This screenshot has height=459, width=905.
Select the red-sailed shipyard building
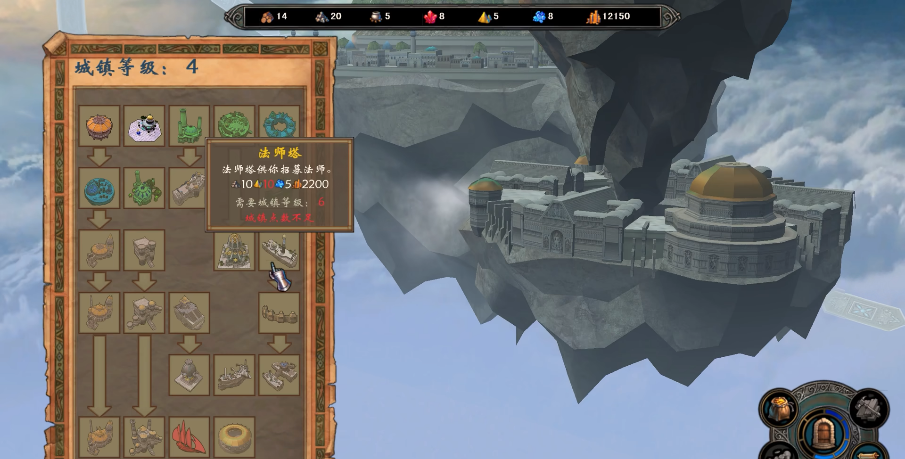coord(189,436)
